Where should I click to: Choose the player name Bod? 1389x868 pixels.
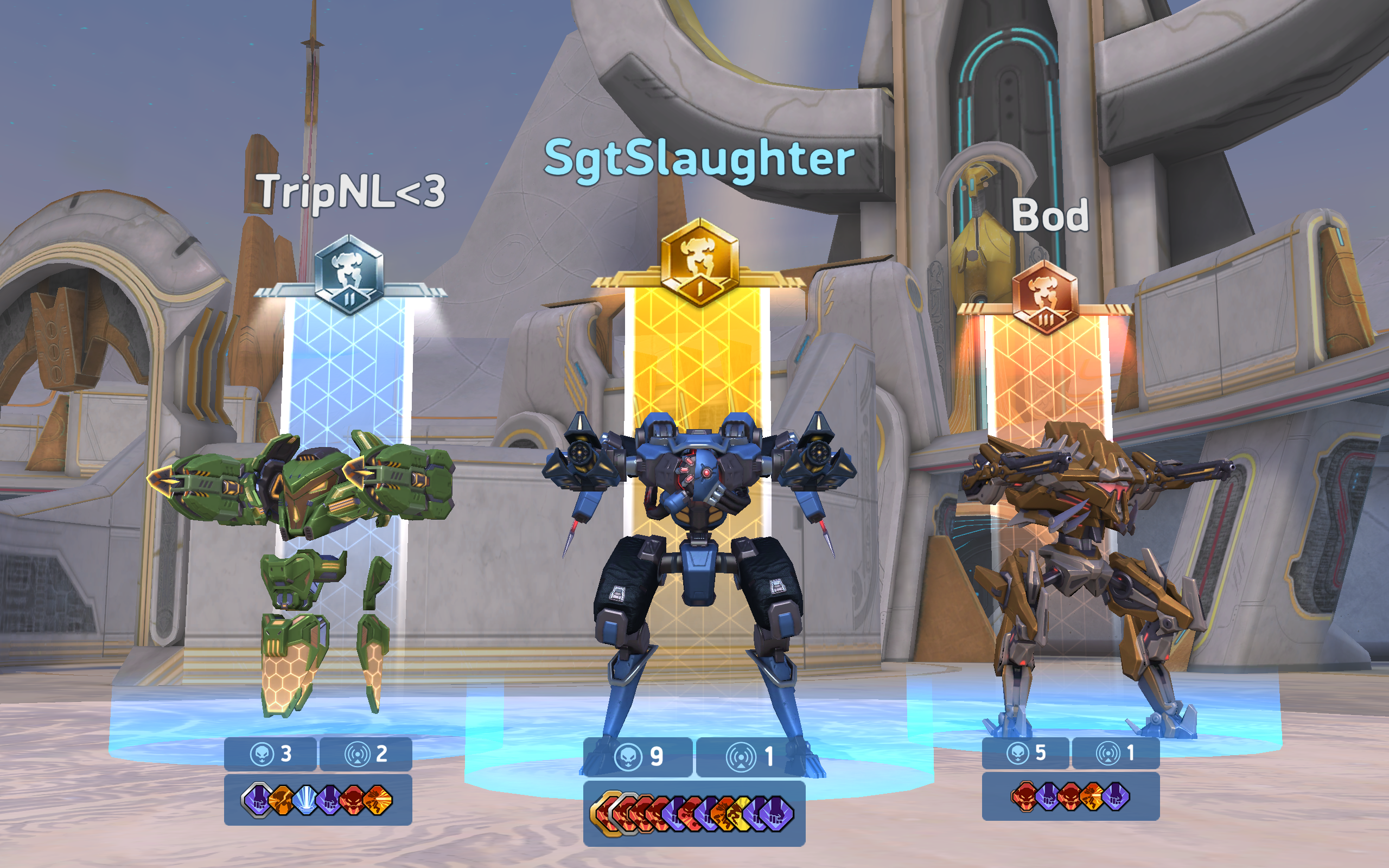1050,215
